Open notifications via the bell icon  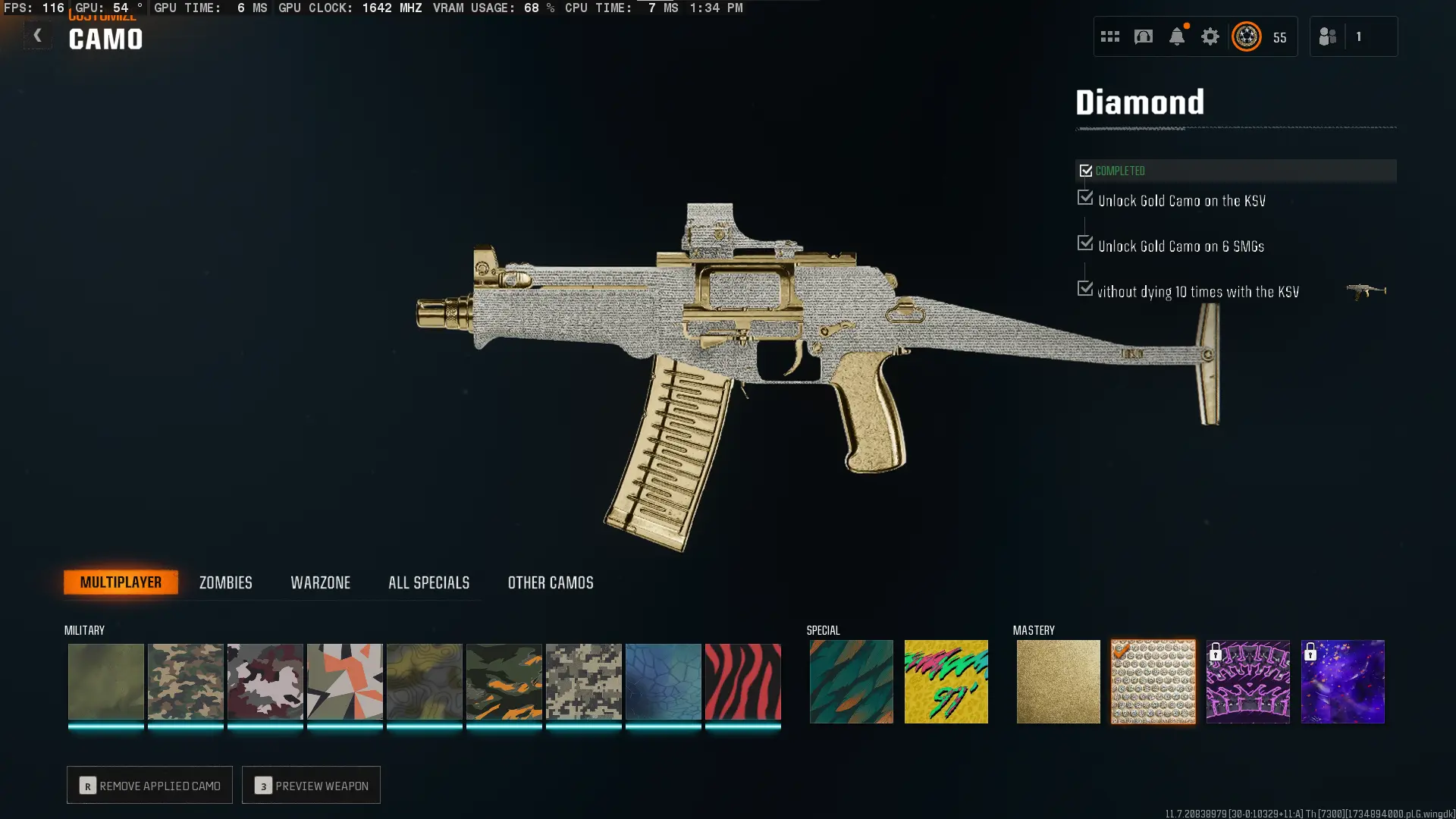pos(1178,36)
